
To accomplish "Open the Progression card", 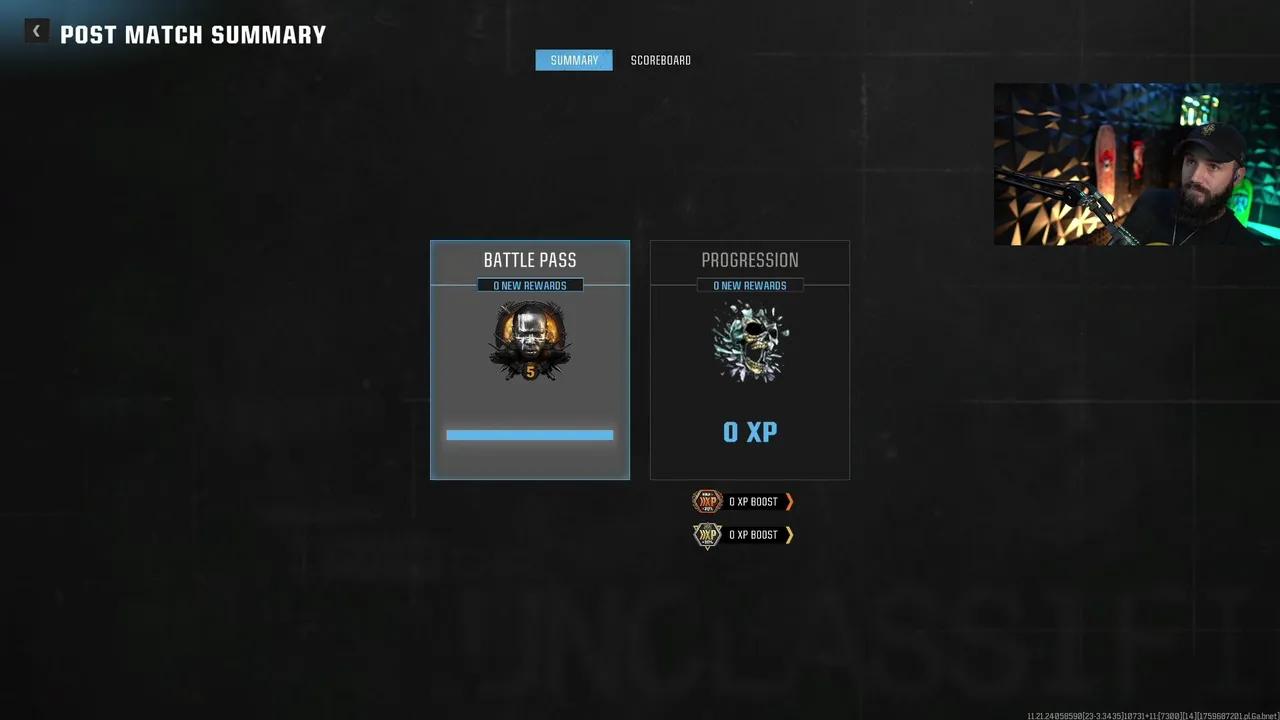I will pos(750,360).
